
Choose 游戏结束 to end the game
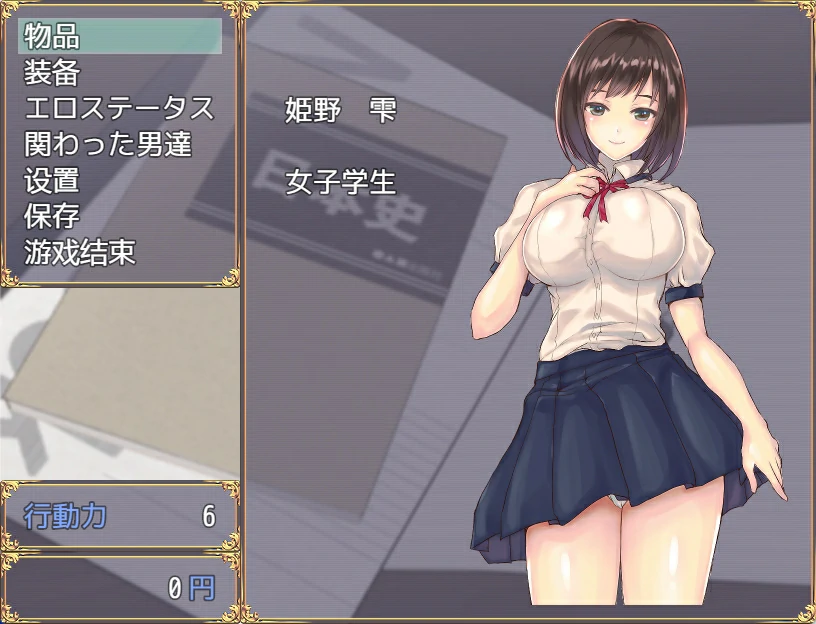pos(79,253)
